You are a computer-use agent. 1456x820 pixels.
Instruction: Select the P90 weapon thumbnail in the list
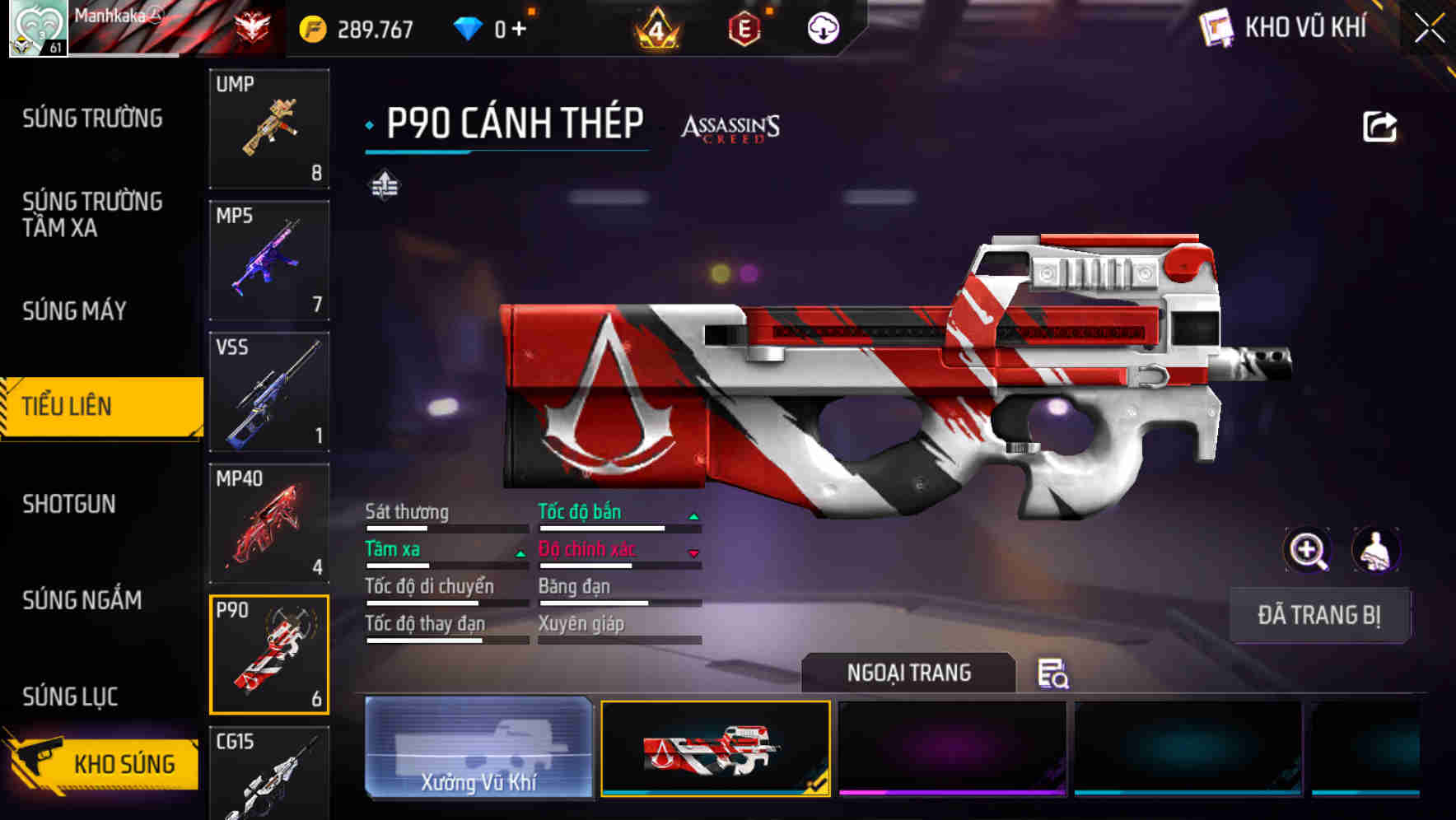(x=269, y=655)
